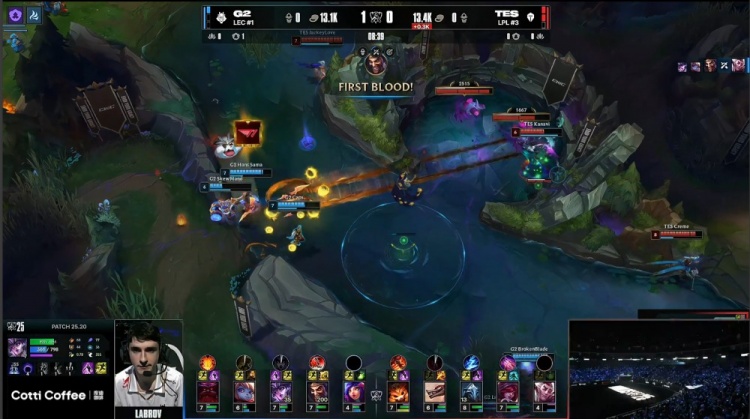
Task: Open the arena crowd camera thumbnail
Action: coord(658,368)
